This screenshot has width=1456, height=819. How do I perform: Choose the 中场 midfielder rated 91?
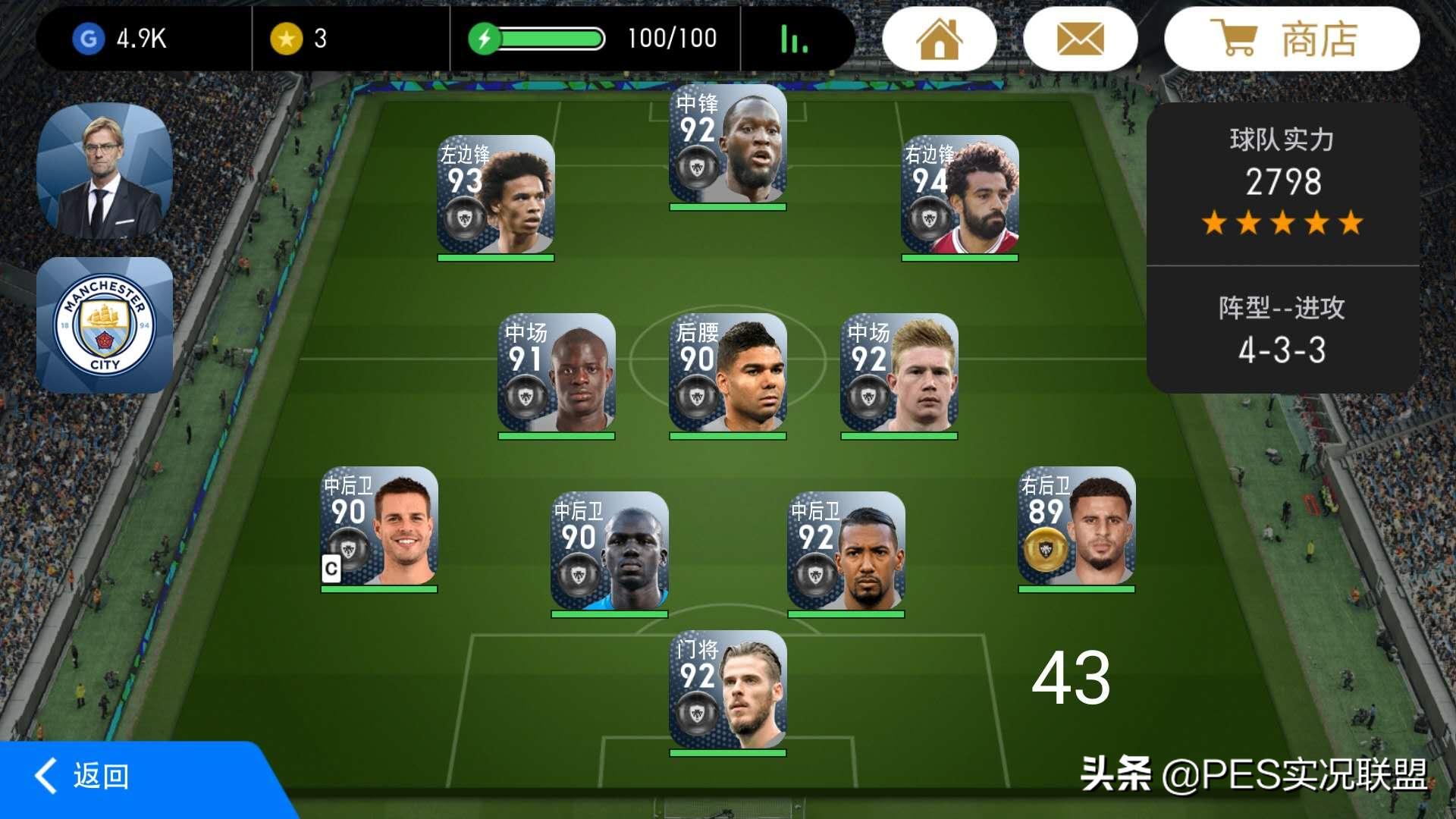(x=557, y=374)
